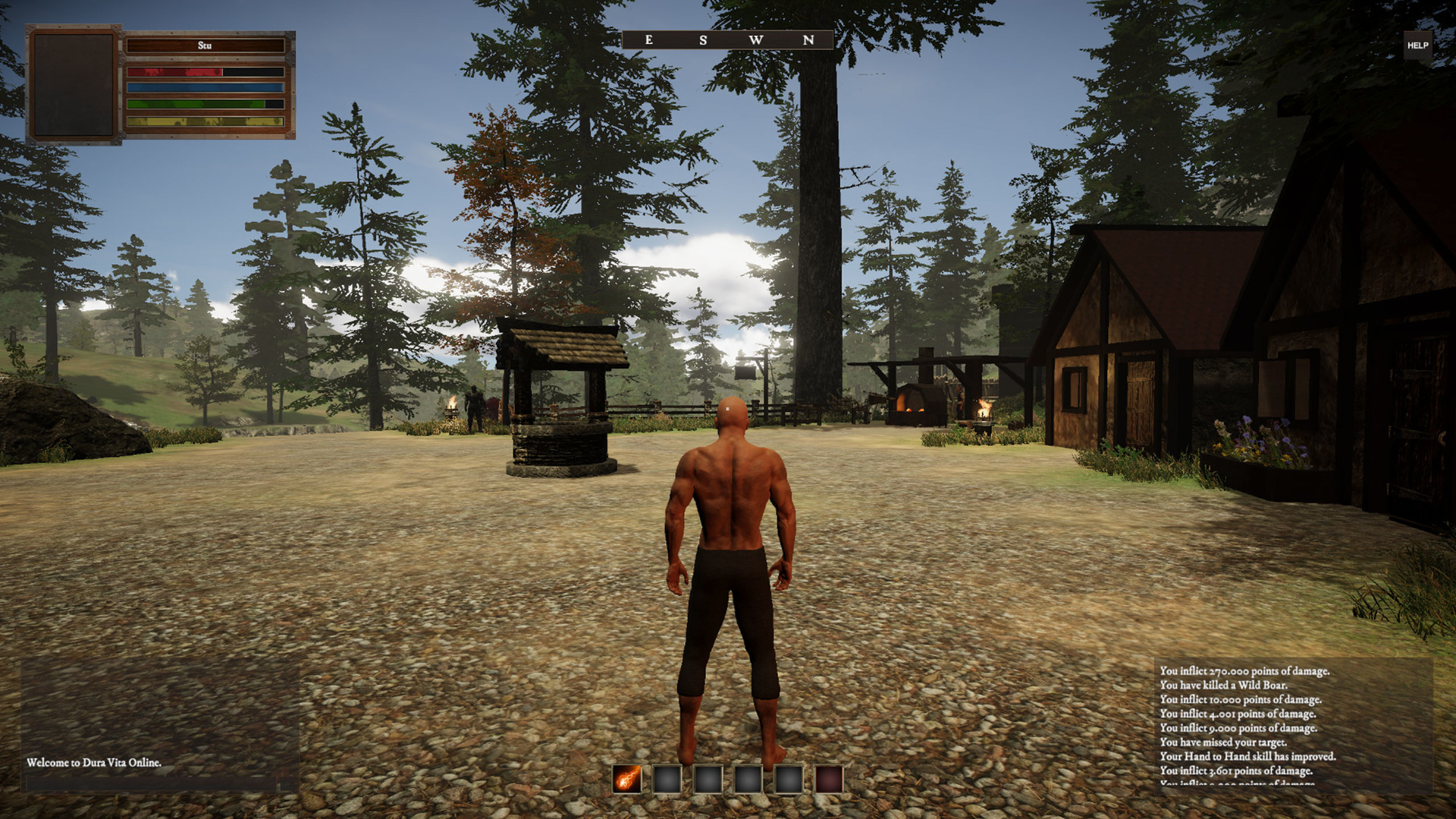This screenshot has width=1456, height=819.
Task: Select the dark red hotbar slot
Action: [829, 779]
